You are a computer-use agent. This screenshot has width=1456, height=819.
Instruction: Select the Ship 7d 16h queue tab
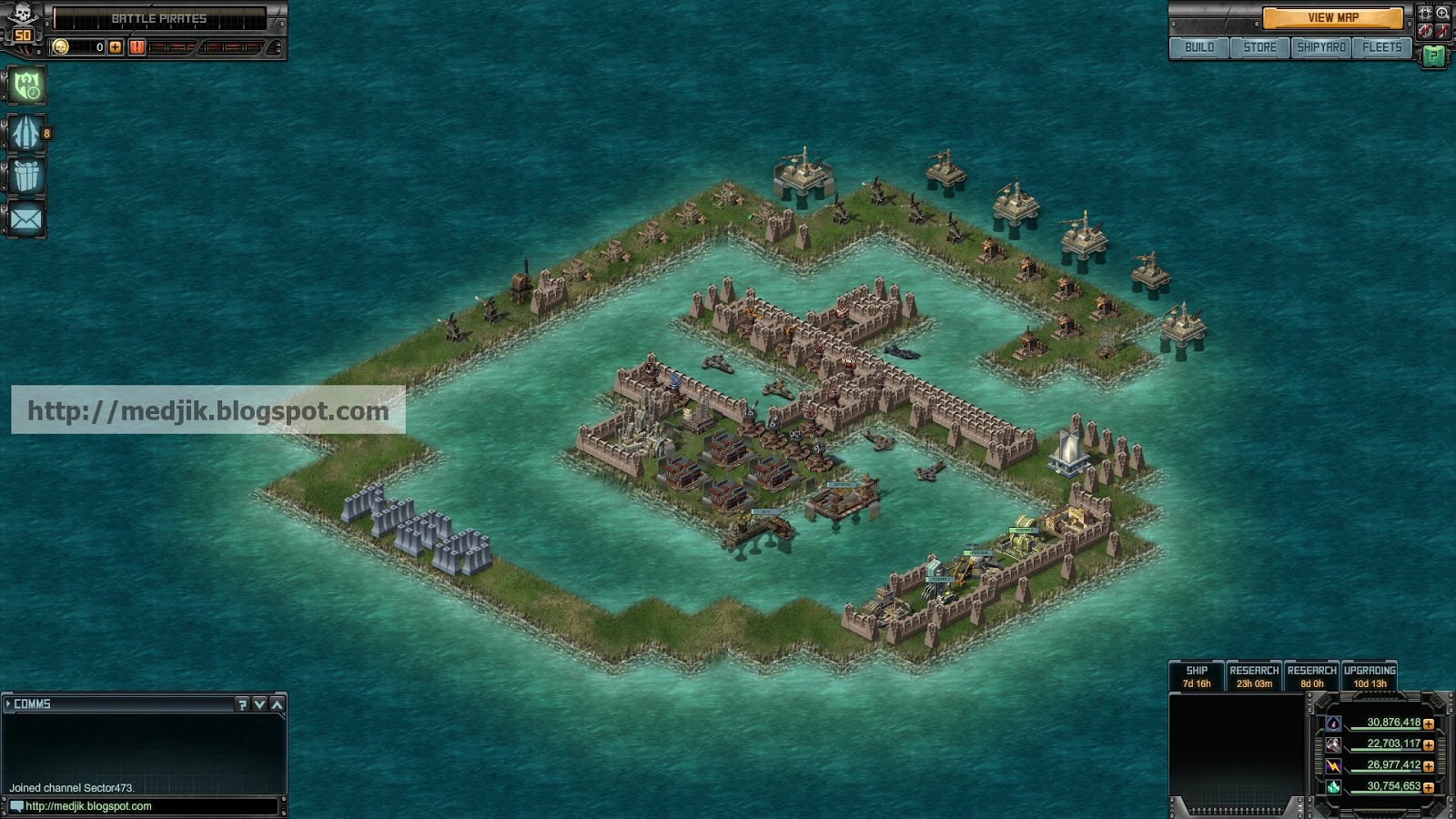1196,676
